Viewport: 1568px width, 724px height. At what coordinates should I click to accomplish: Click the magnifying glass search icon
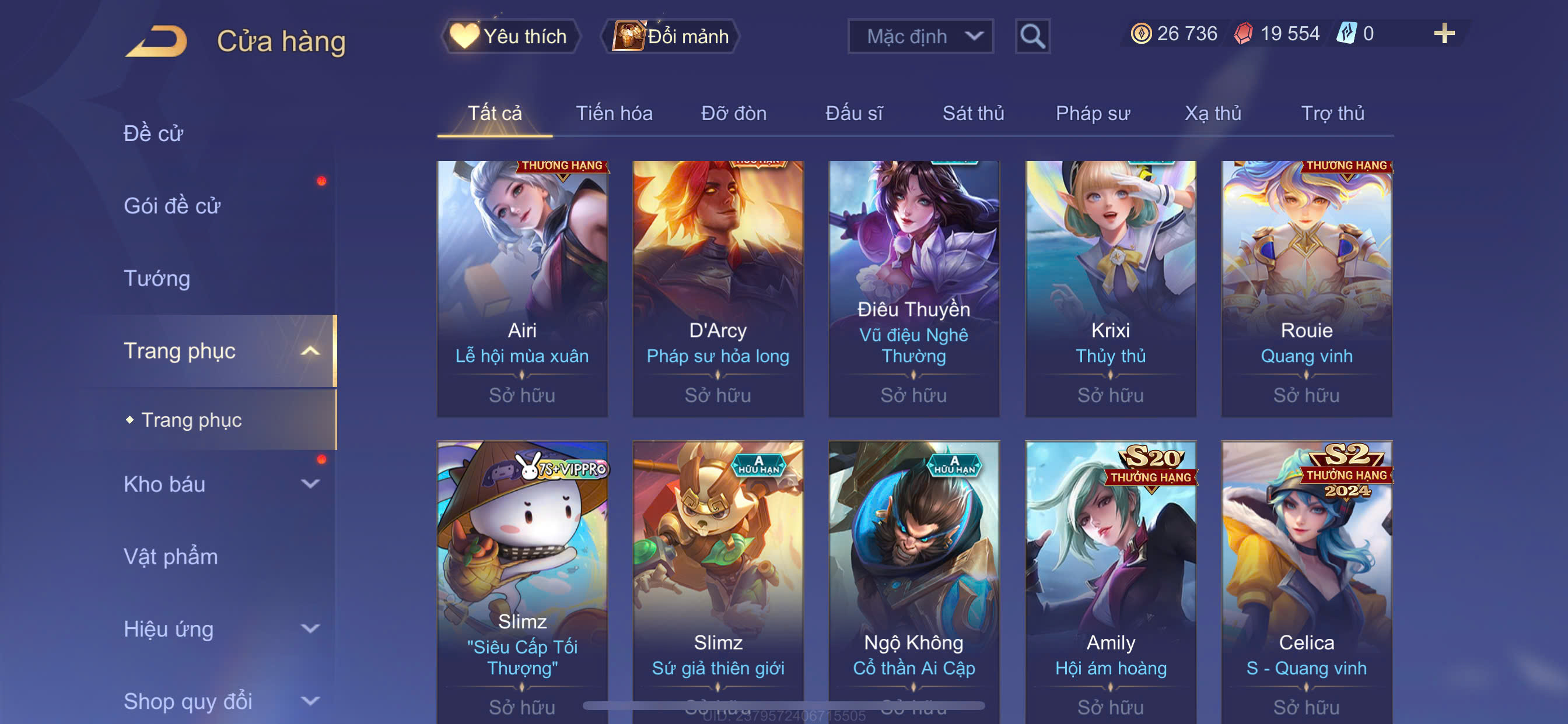click(1032, 37)
